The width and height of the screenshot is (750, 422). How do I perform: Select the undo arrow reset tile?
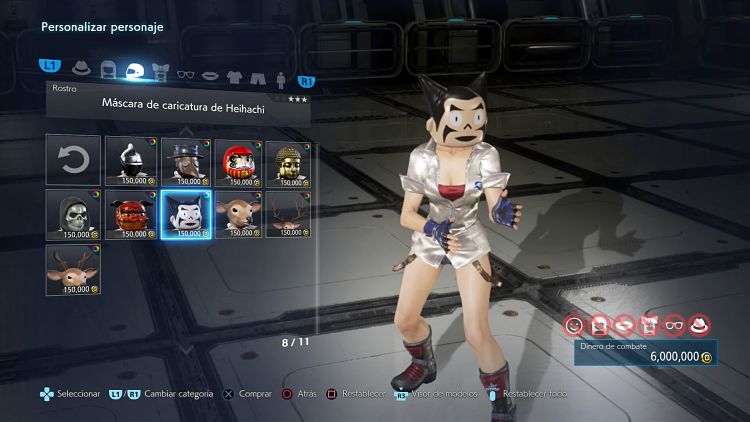click(x=73, y=160)
